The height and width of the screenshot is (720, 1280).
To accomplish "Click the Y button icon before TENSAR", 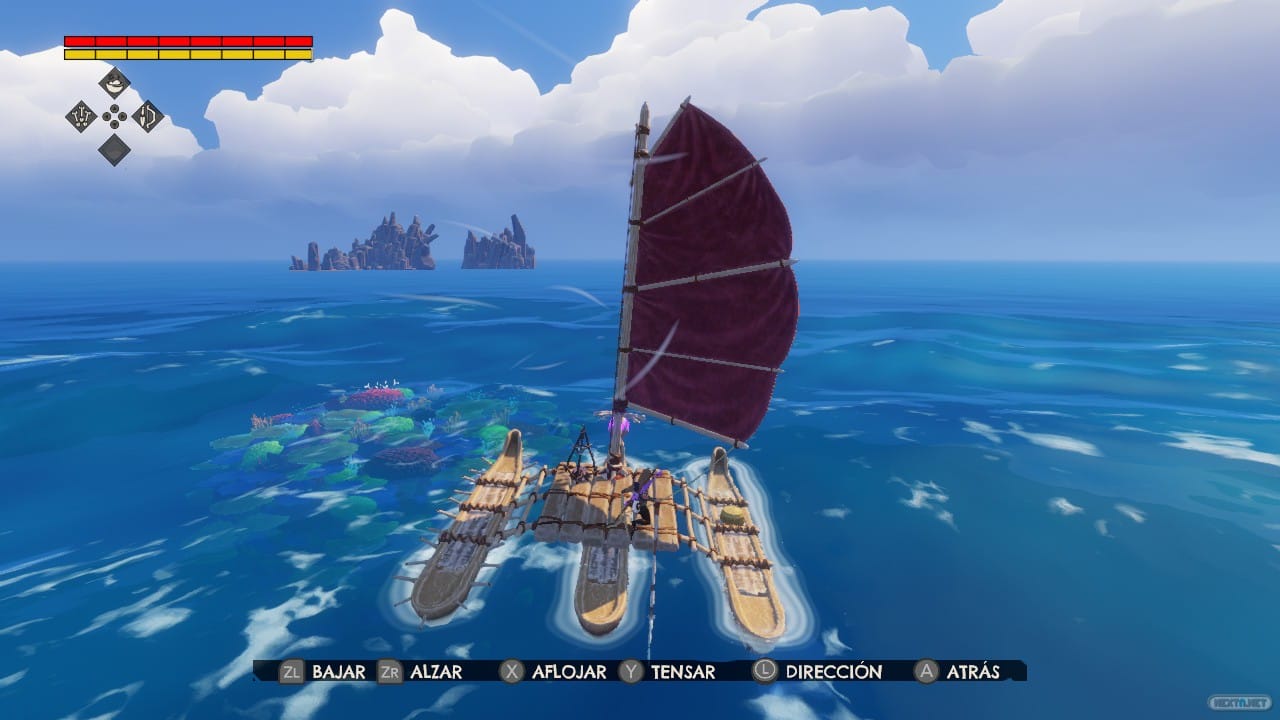I will (x=630, y=672).
